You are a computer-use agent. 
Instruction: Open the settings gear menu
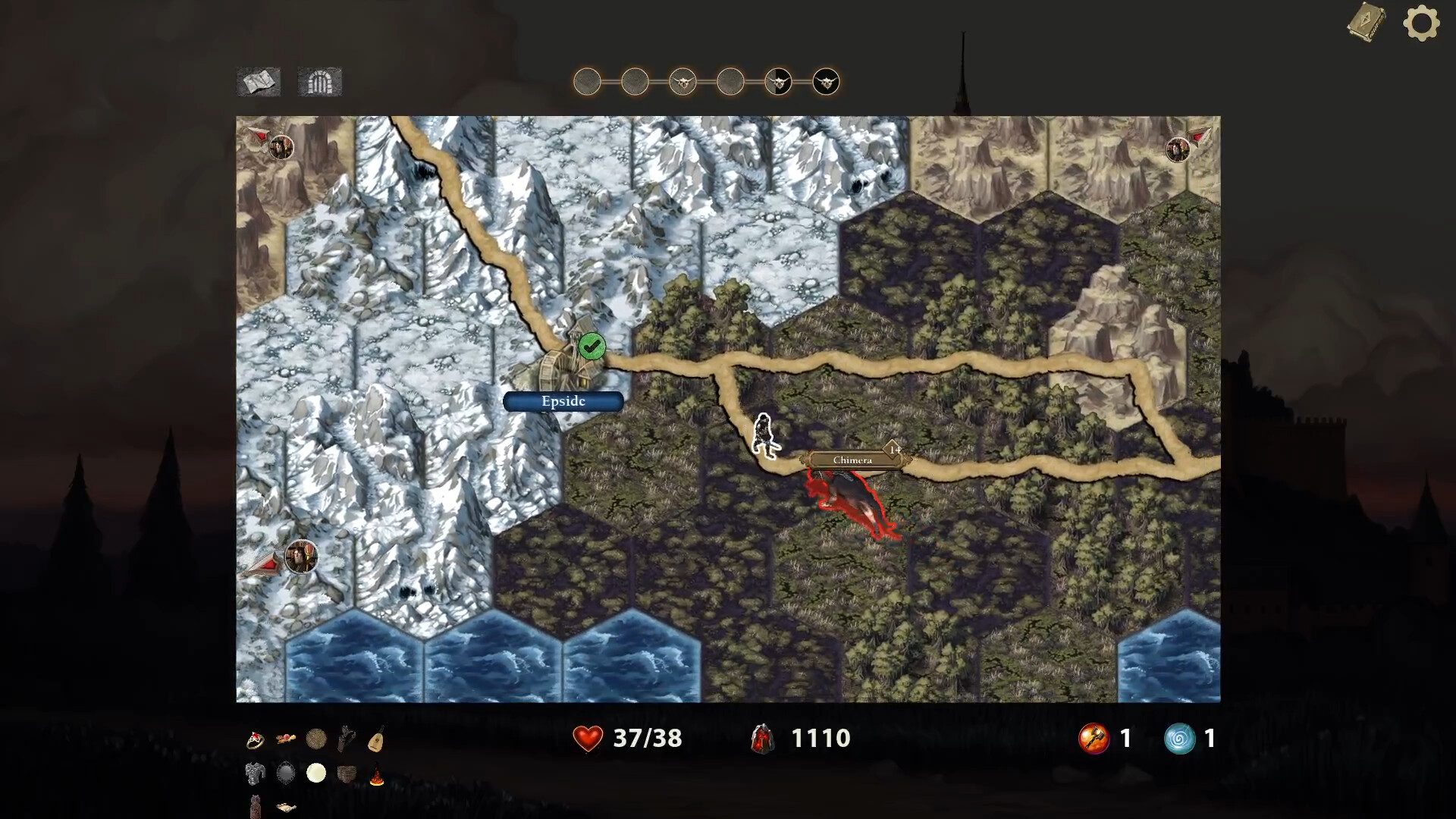[x=1421, y=23]
